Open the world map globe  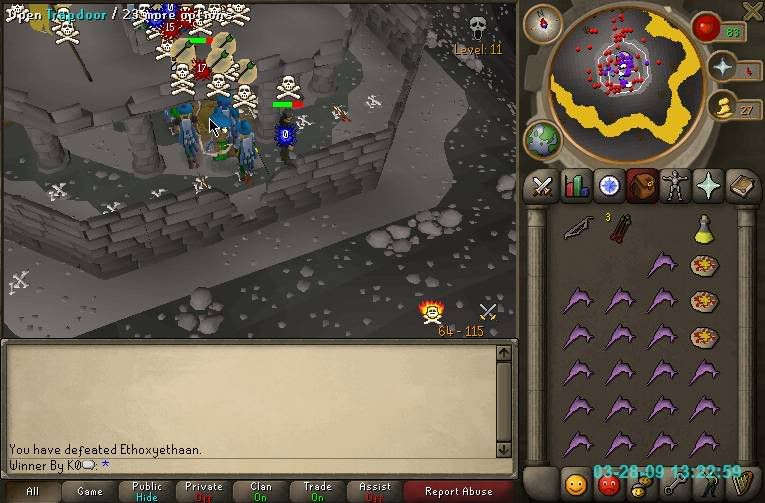click(543, 139)
